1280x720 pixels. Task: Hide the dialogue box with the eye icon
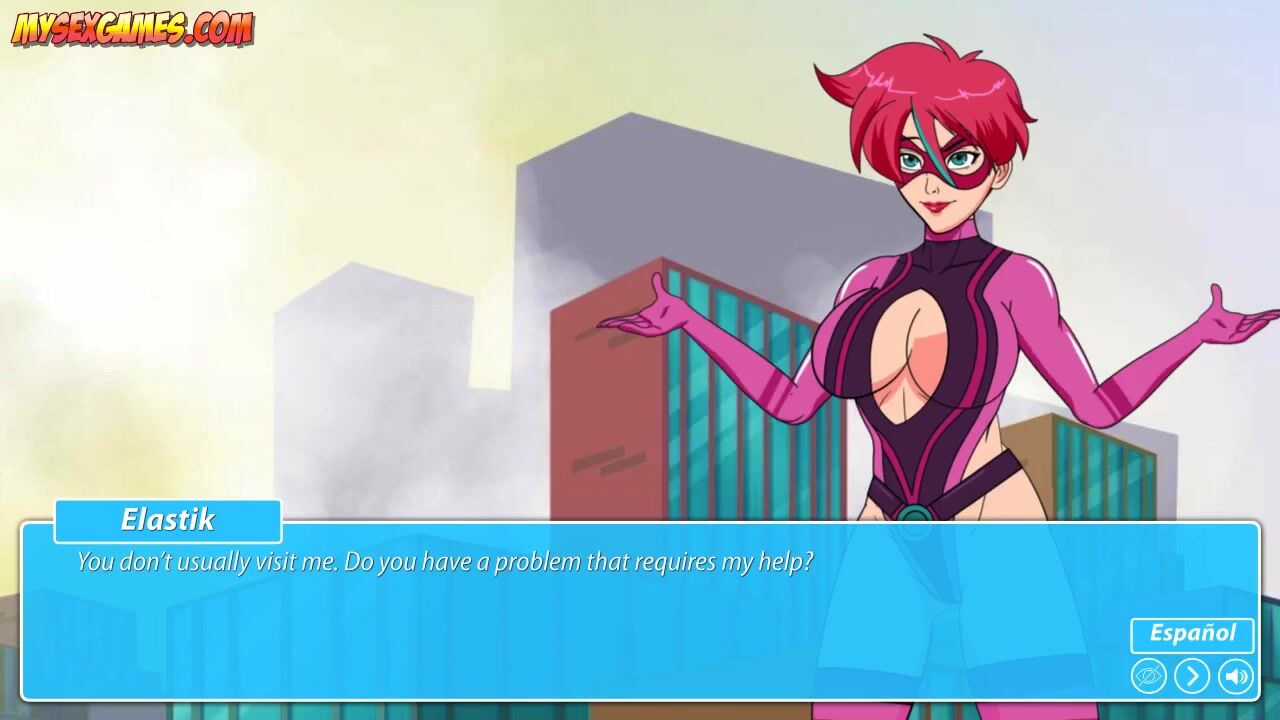pyautogui.click(x=1149, y=677)
